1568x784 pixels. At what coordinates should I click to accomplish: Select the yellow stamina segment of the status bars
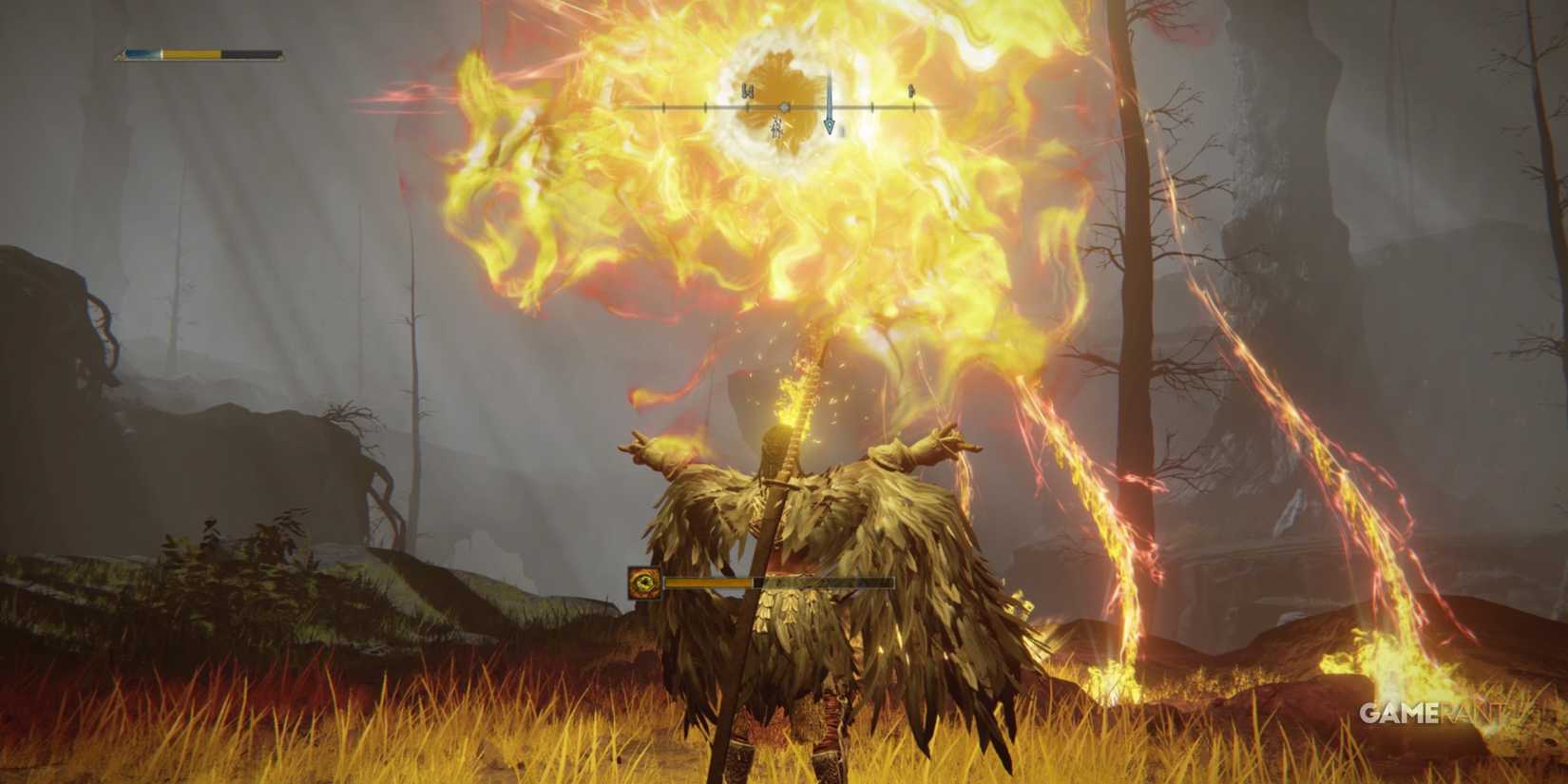190,55
